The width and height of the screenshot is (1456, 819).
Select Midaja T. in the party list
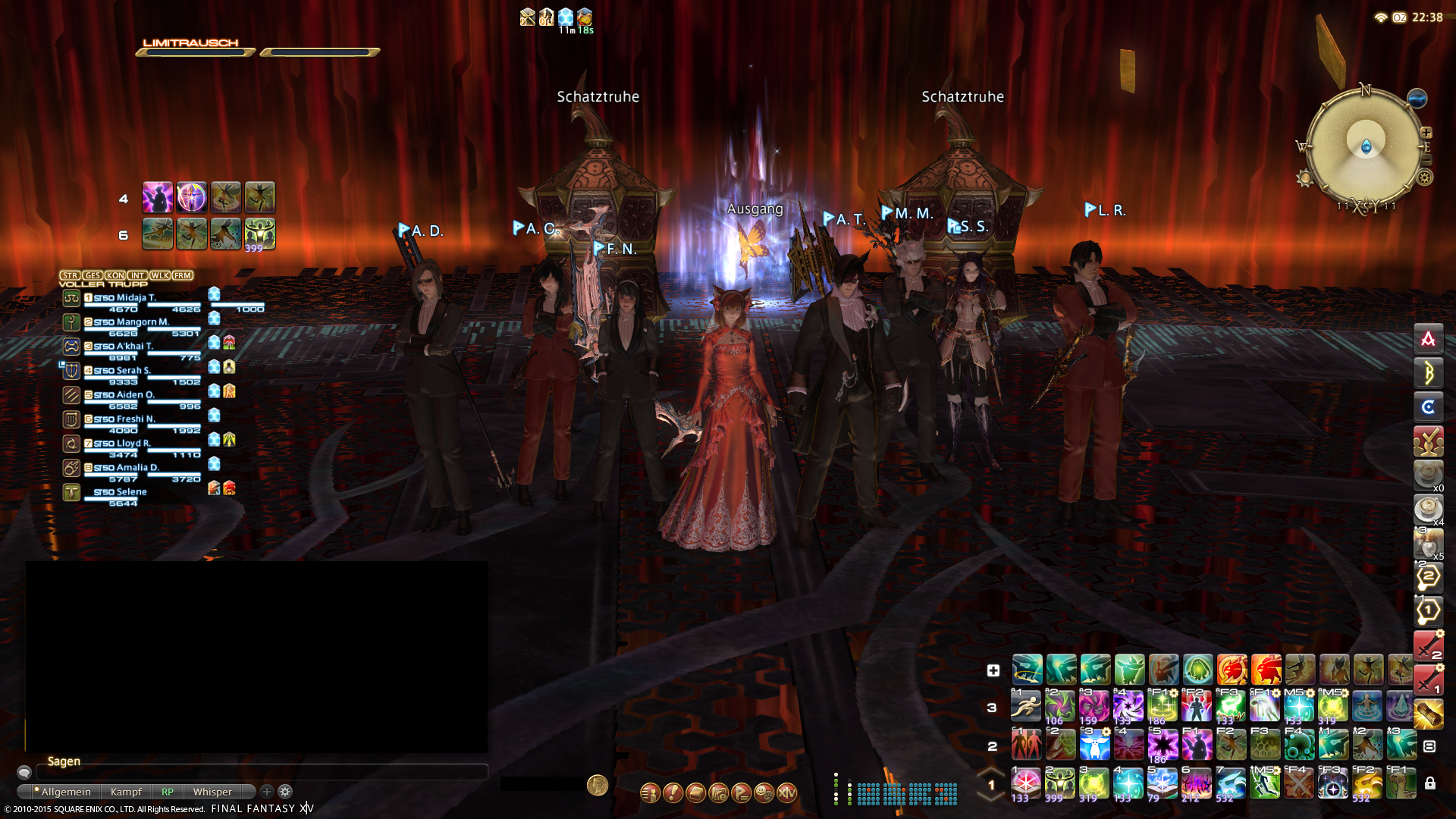coord(136,298)
